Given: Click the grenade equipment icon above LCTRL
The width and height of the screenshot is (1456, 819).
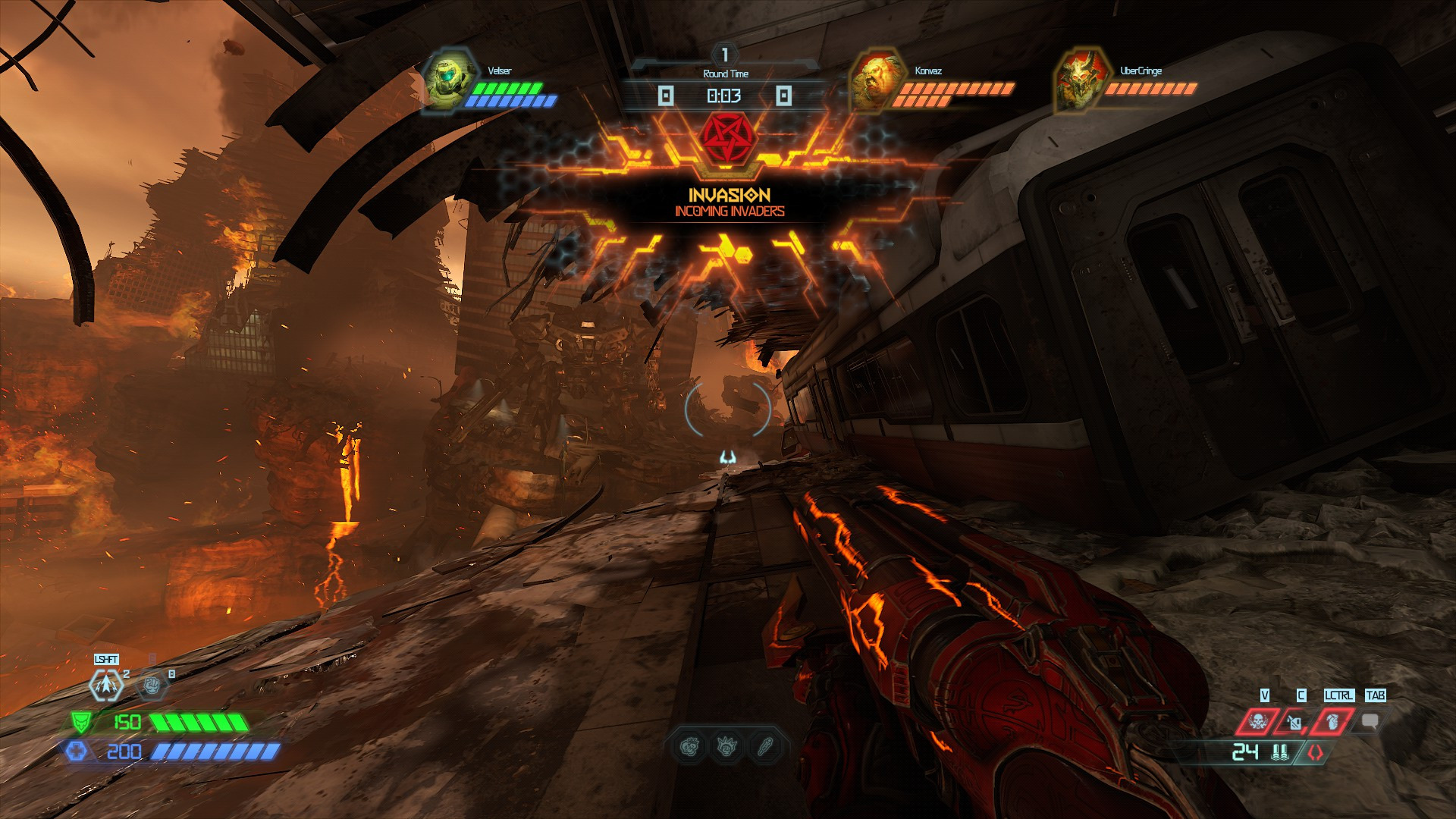Looking at the screenshot, I should pyautogui.click(x=1331, y=722).
